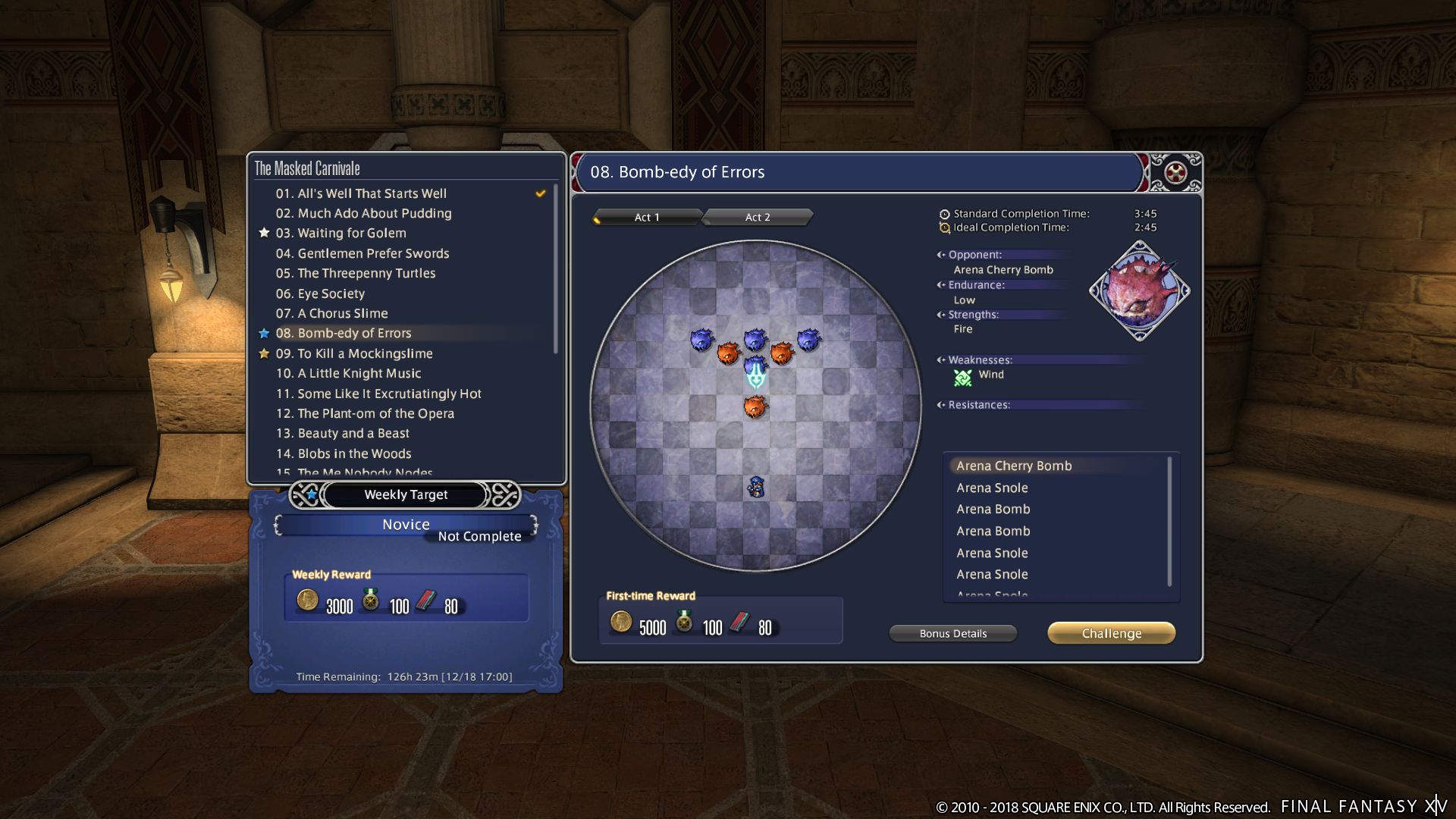Choose stage 06 Eye Society
This screenshot has height=819, width=1456.
click(x=320, y=293)
